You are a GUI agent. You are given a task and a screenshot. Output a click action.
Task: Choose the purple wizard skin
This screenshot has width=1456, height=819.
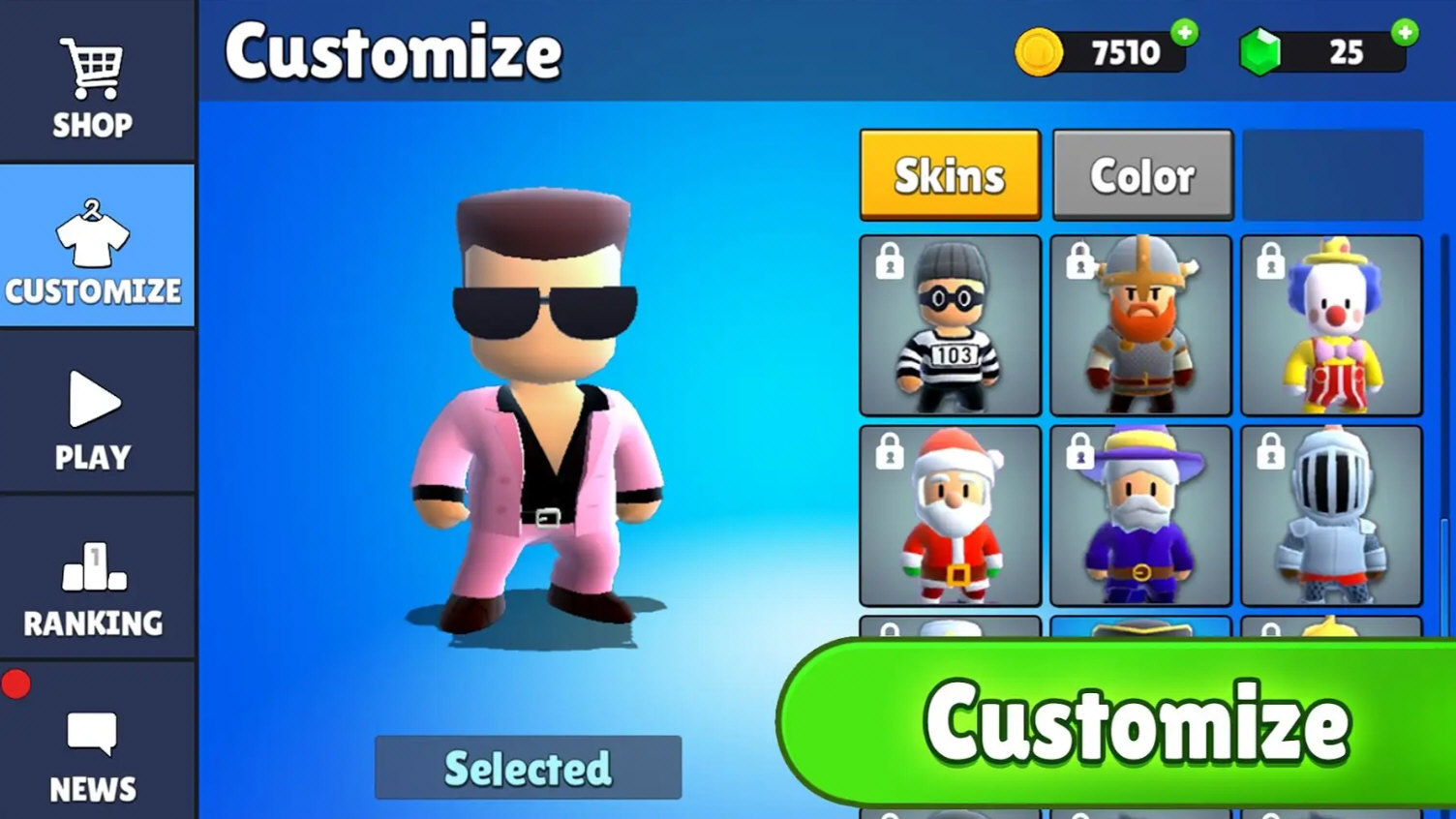pos(1140,515)
